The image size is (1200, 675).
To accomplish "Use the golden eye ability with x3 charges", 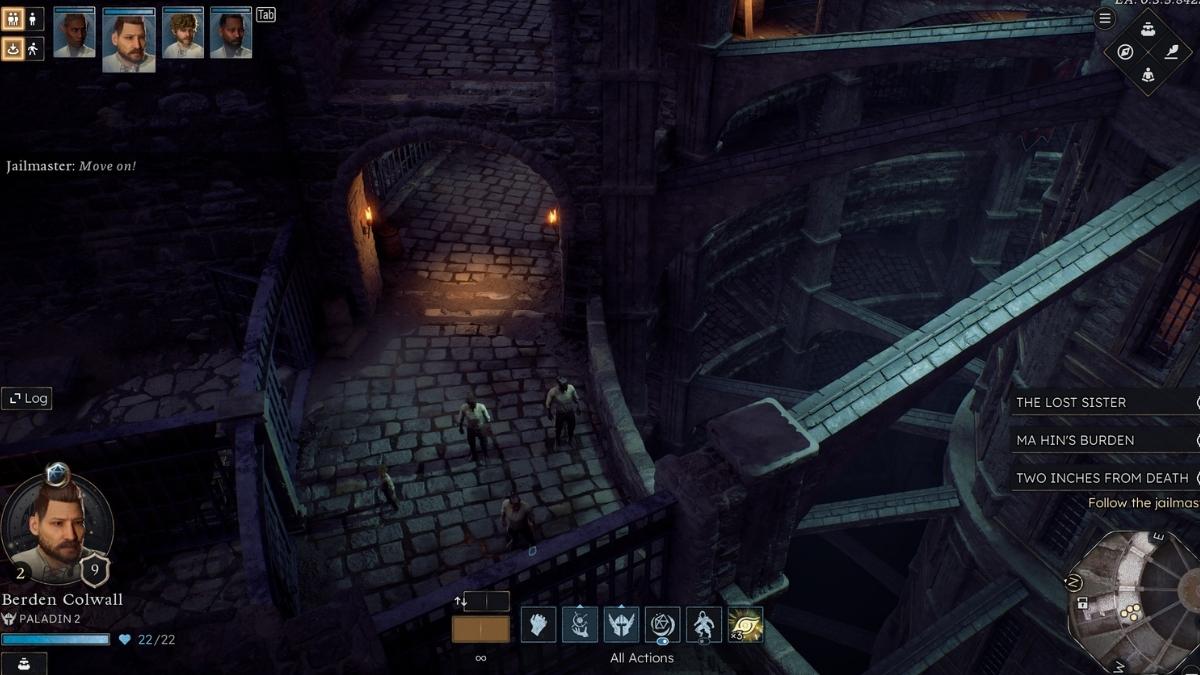I will [x=745, y=625].
